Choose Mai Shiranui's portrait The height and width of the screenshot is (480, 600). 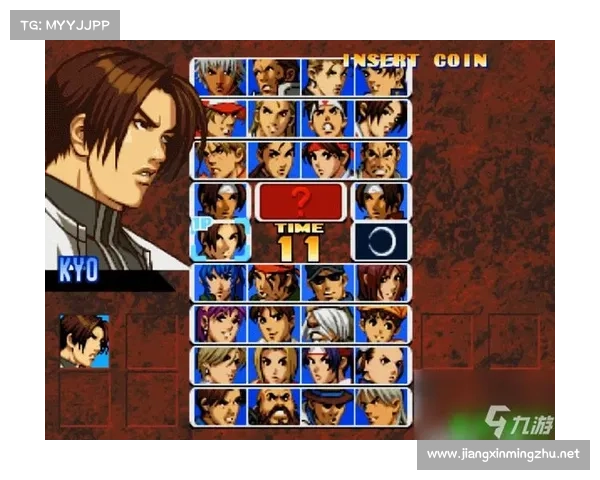pyautogui.click(x=381, y=118)
